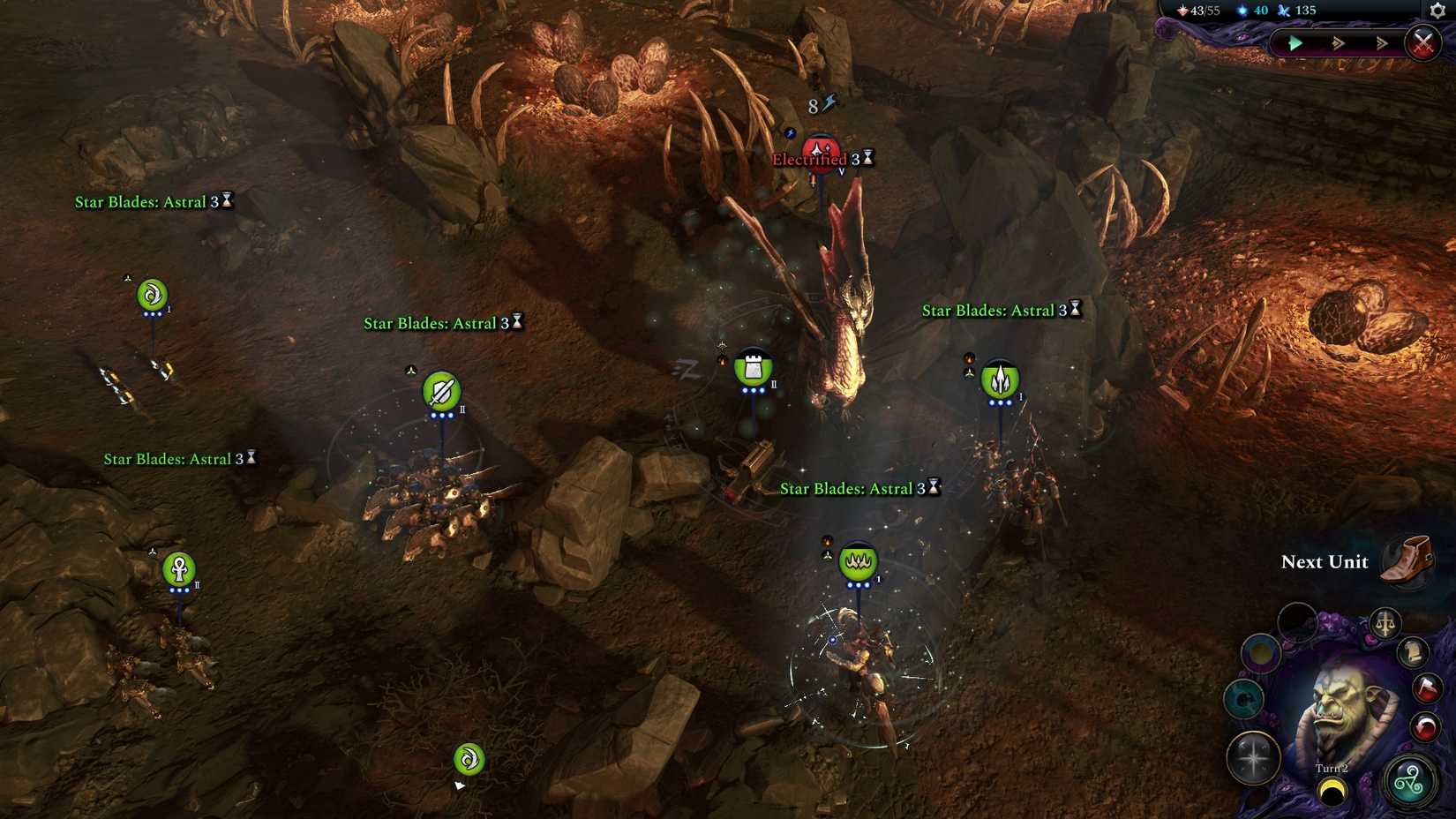Click the scroll icon beside the hero portrait

[x=1413, y=654]
